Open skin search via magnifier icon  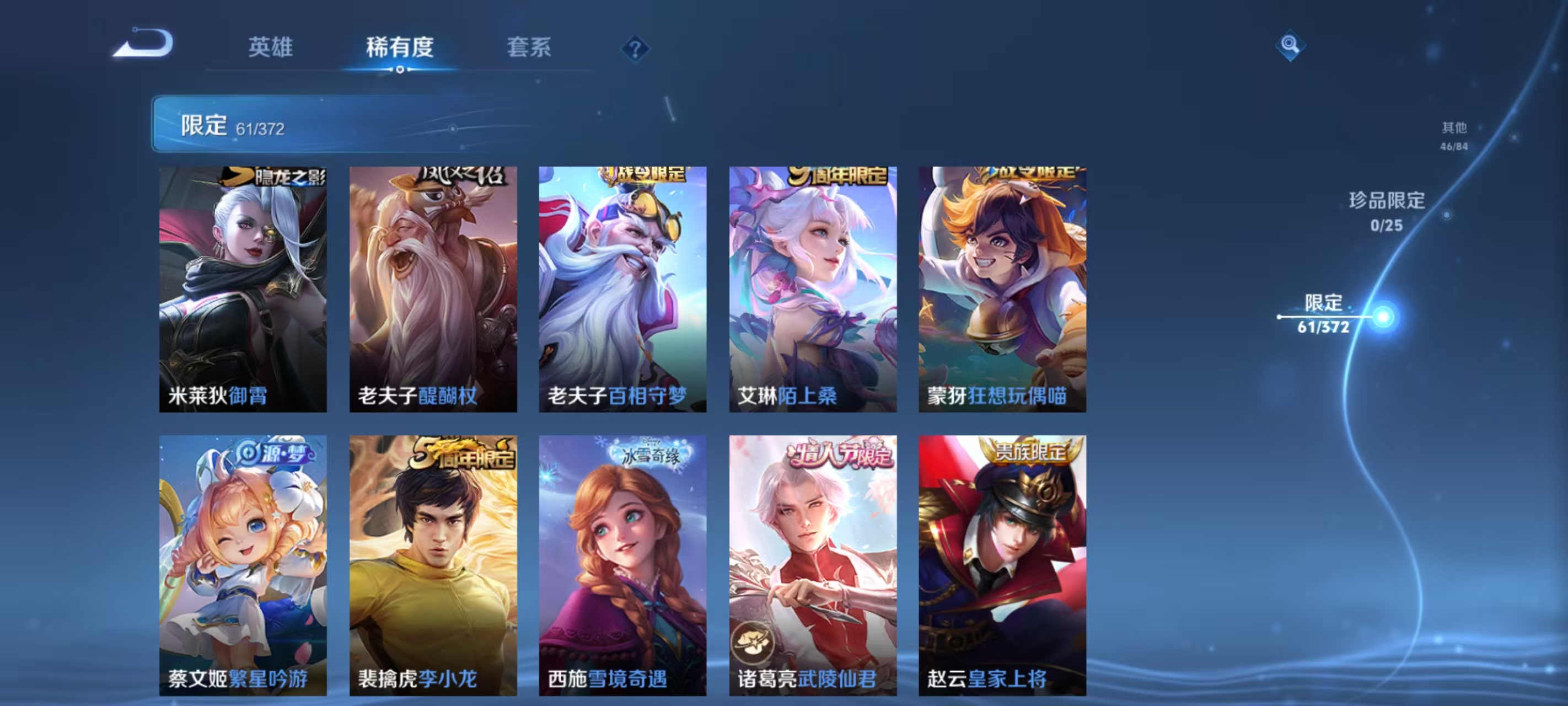click(1291, 45)
